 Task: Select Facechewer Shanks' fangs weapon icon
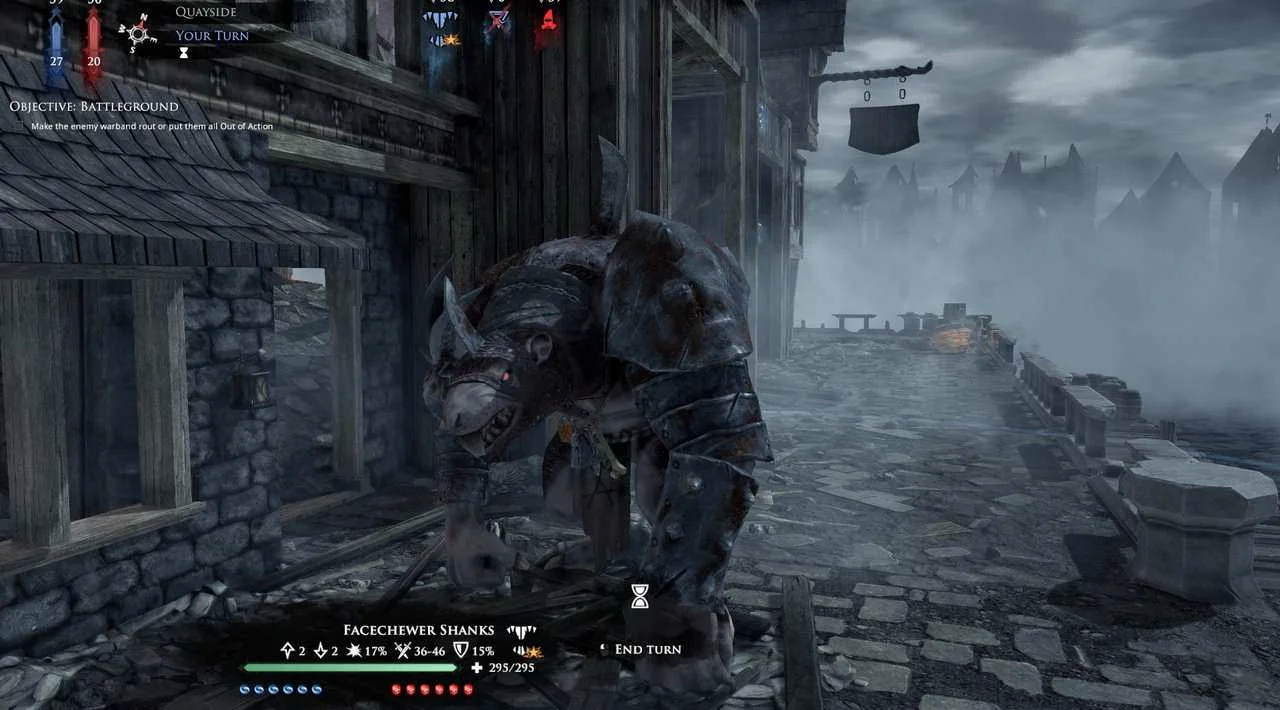coord(520,631)
